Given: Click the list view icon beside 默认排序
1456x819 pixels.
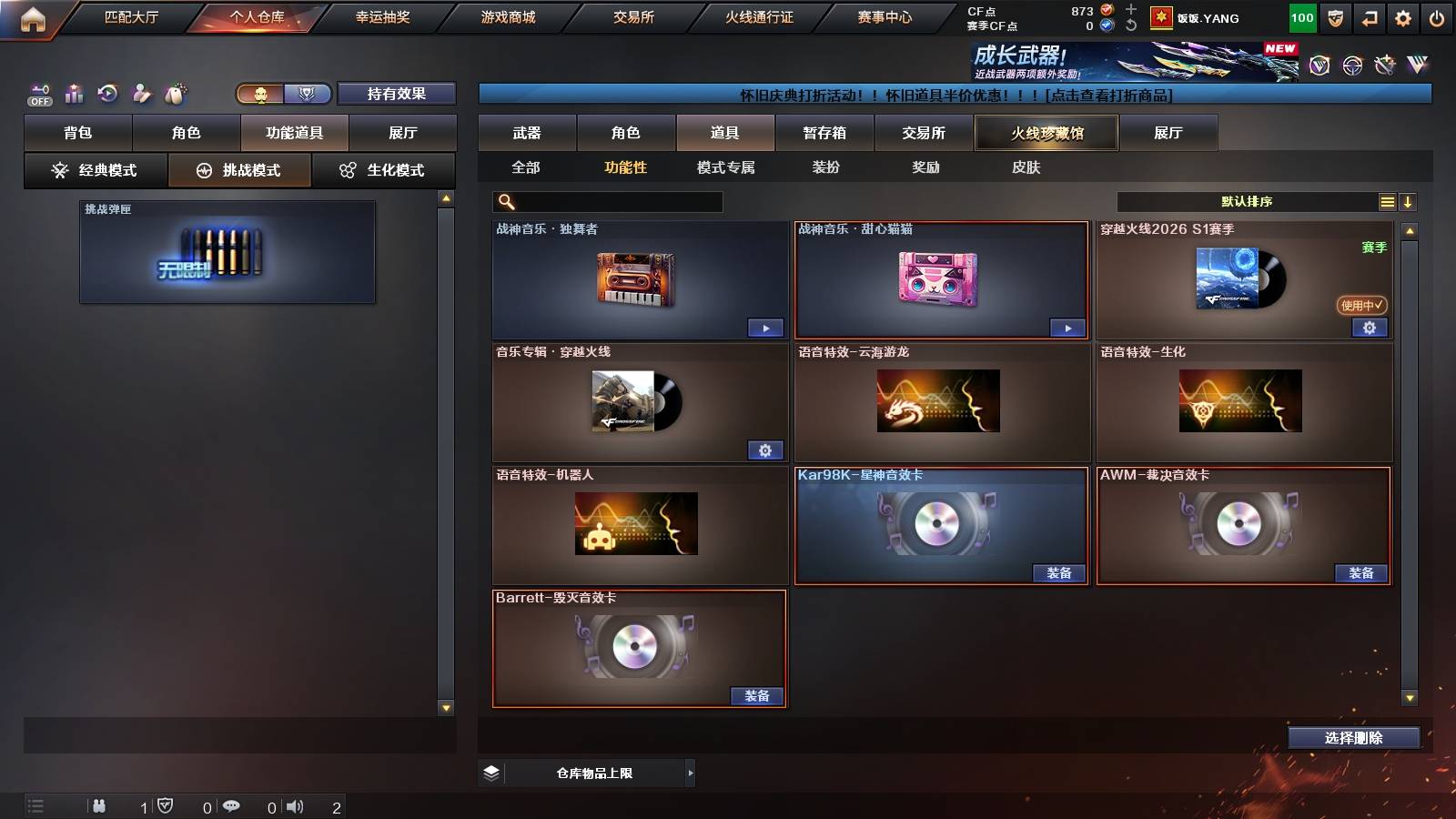Looking at the screenshot, I should pyautogui.click(x=1387, y=201).
